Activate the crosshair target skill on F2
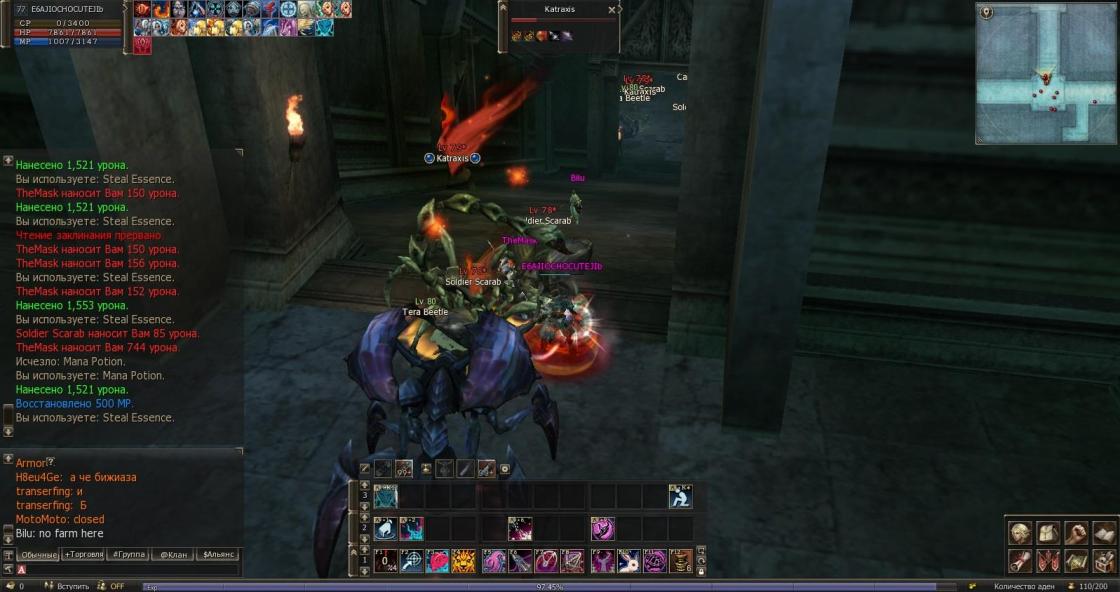 tap(411, 561)
